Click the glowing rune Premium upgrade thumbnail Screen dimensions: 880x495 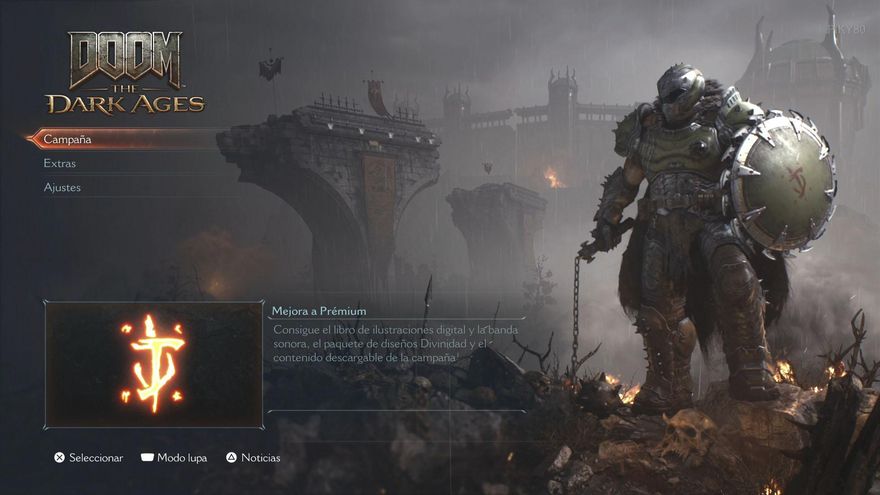[153, 364]
